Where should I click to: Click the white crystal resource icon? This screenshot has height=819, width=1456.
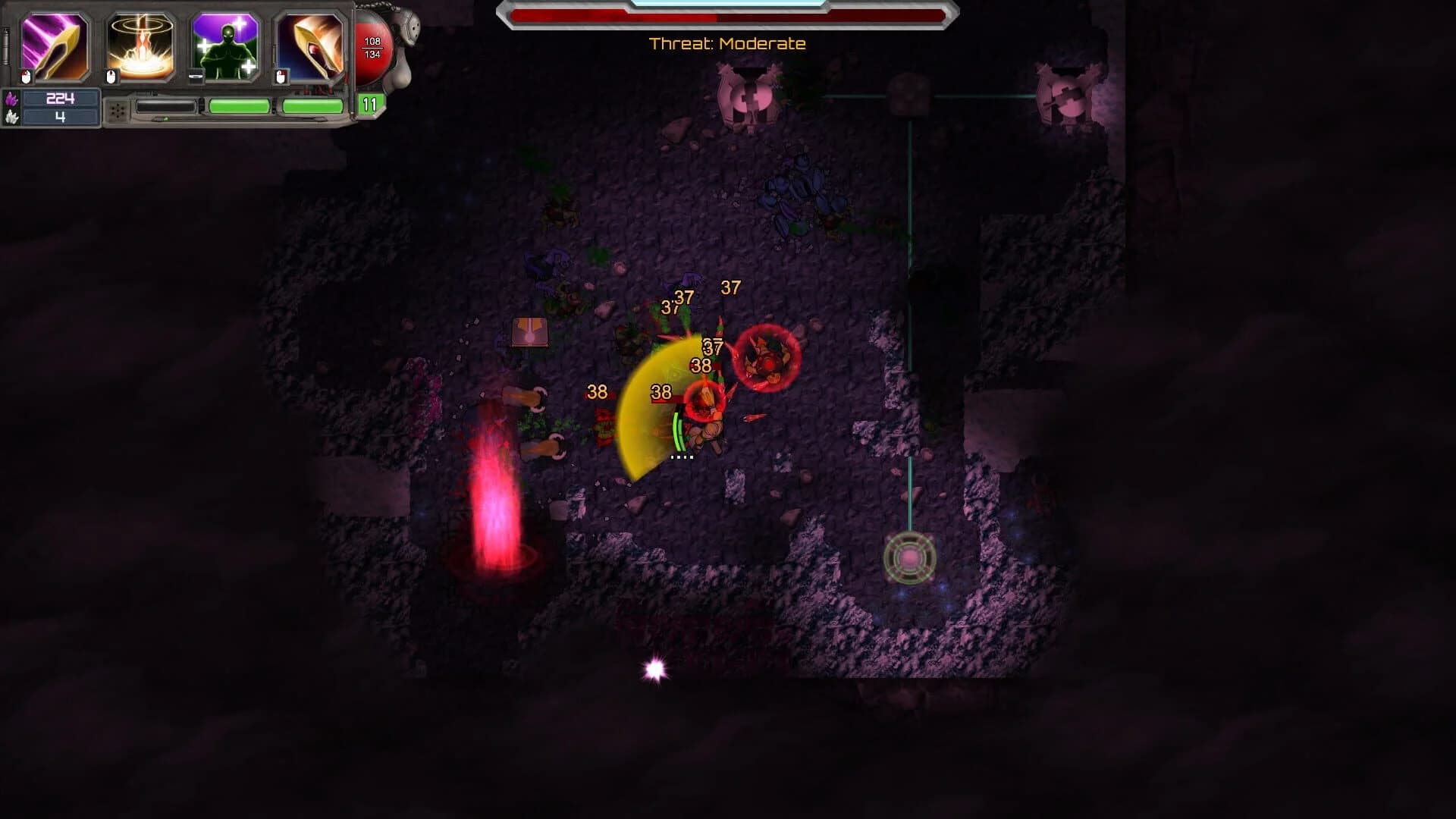[11, 118]
